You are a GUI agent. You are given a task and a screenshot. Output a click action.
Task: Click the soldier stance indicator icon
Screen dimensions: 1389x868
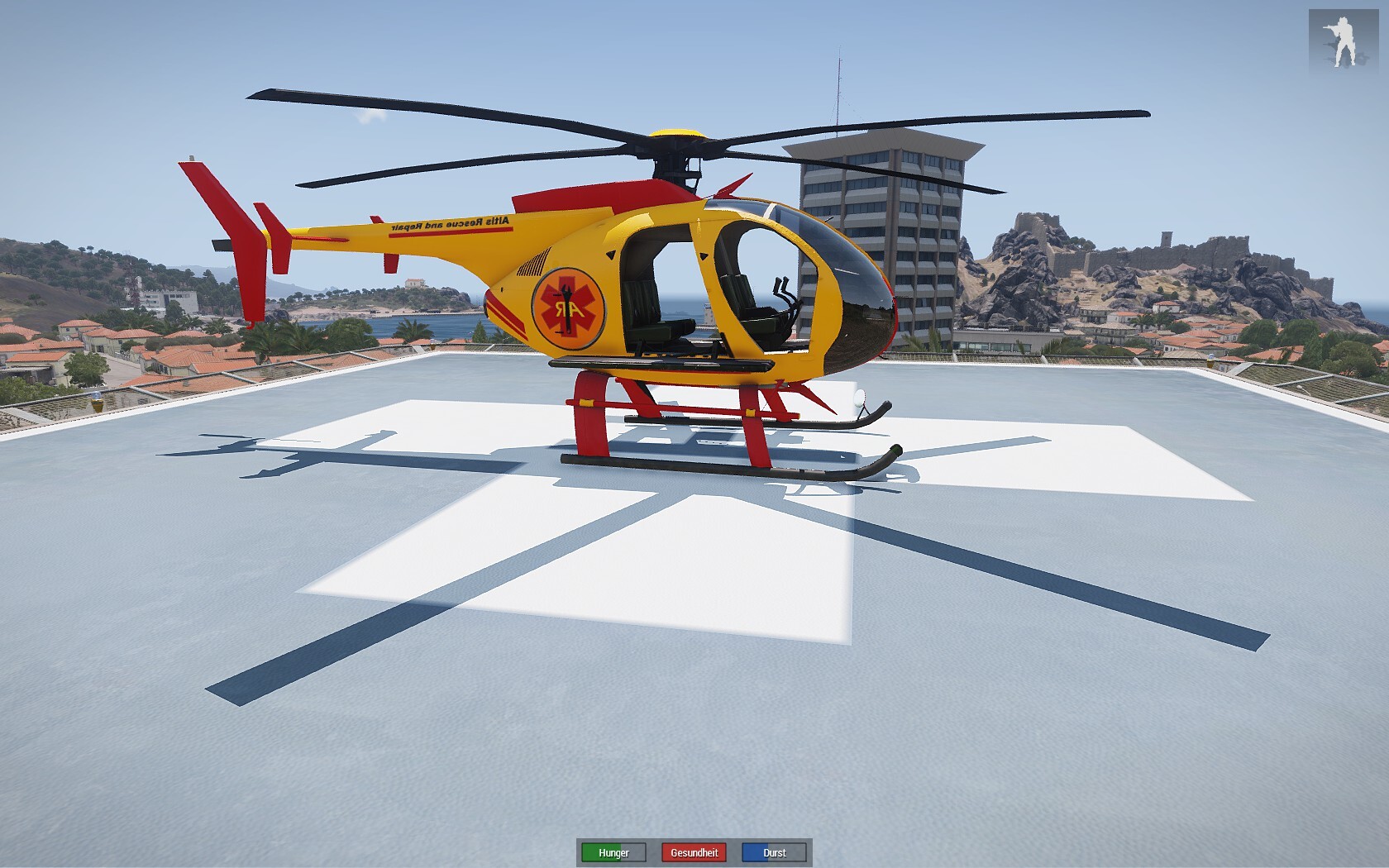point(1343,38)
